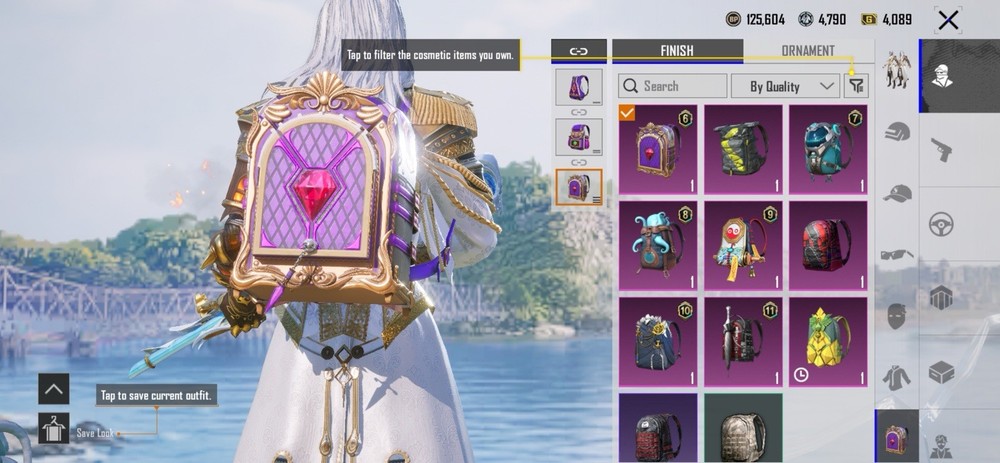Save the current outfit look

(x=54, y=428)
